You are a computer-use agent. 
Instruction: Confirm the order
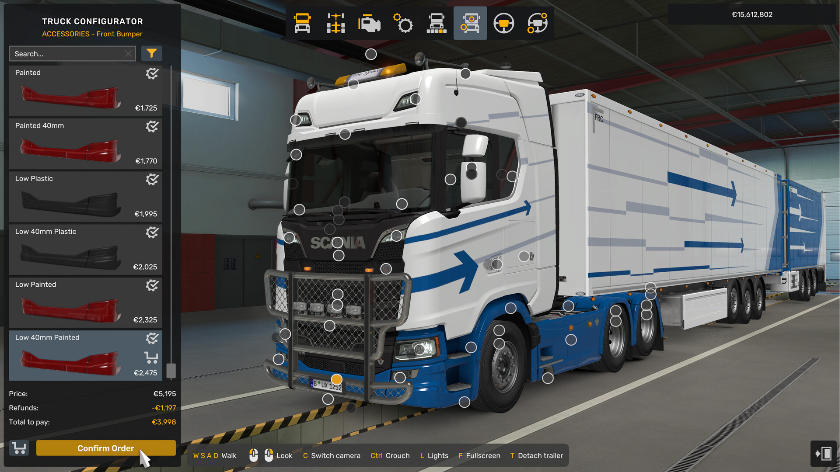(x=105, y=448)
